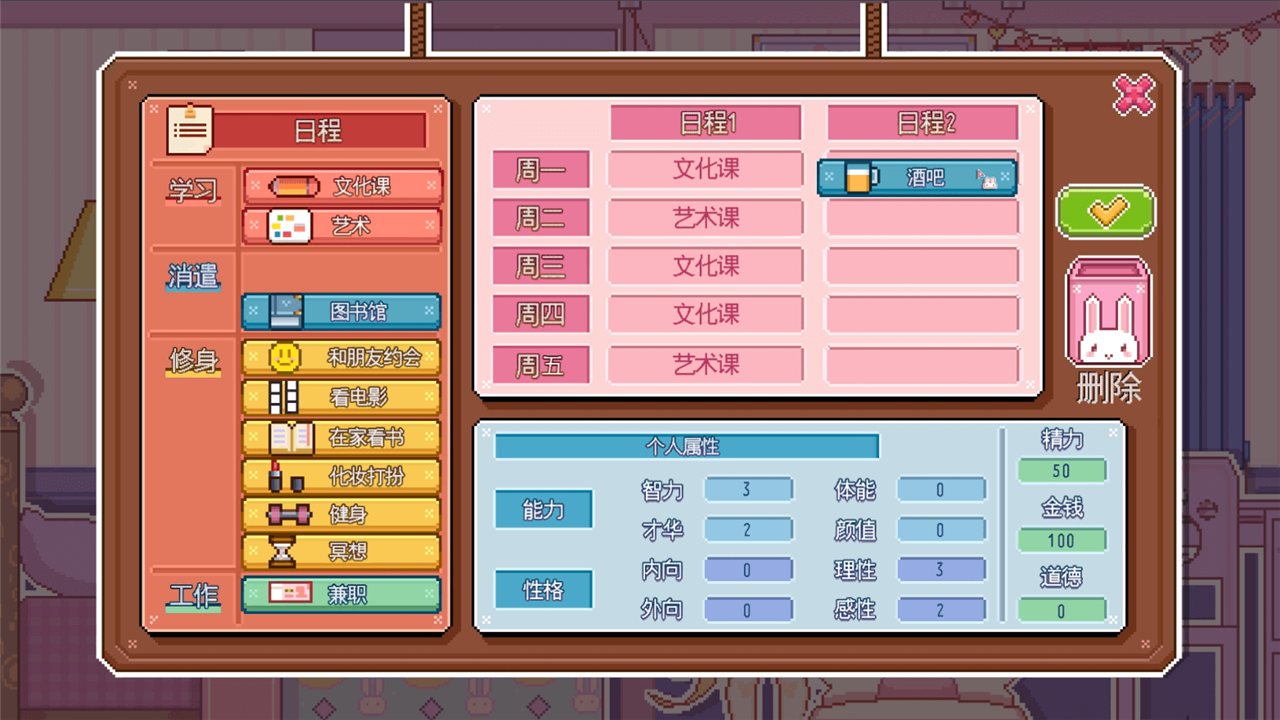Switch to the 性格 personality section
This screenshot has width=1280, height=720.
[543, 589]
